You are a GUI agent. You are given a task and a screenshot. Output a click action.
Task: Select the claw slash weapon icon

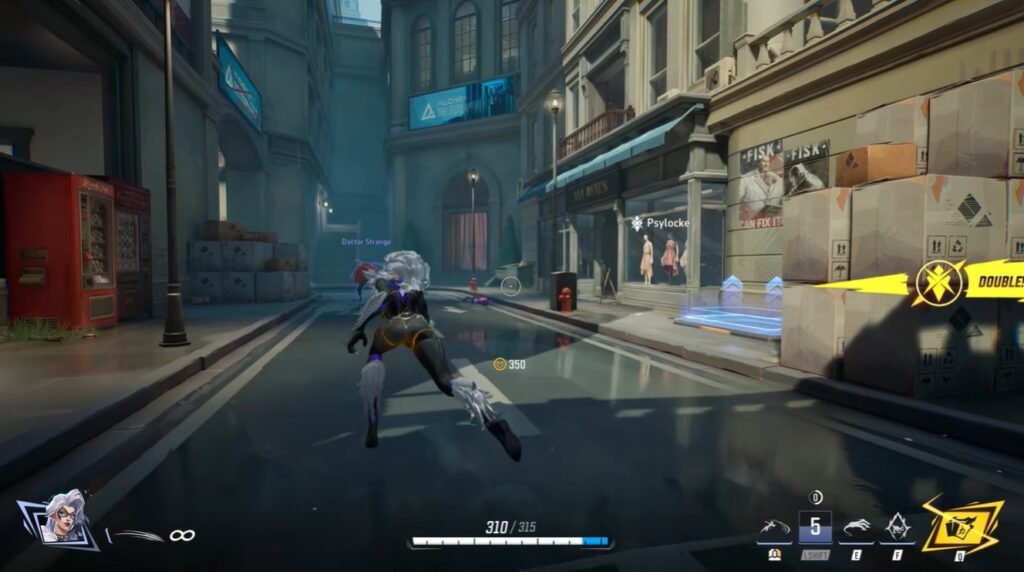point(135,536)
